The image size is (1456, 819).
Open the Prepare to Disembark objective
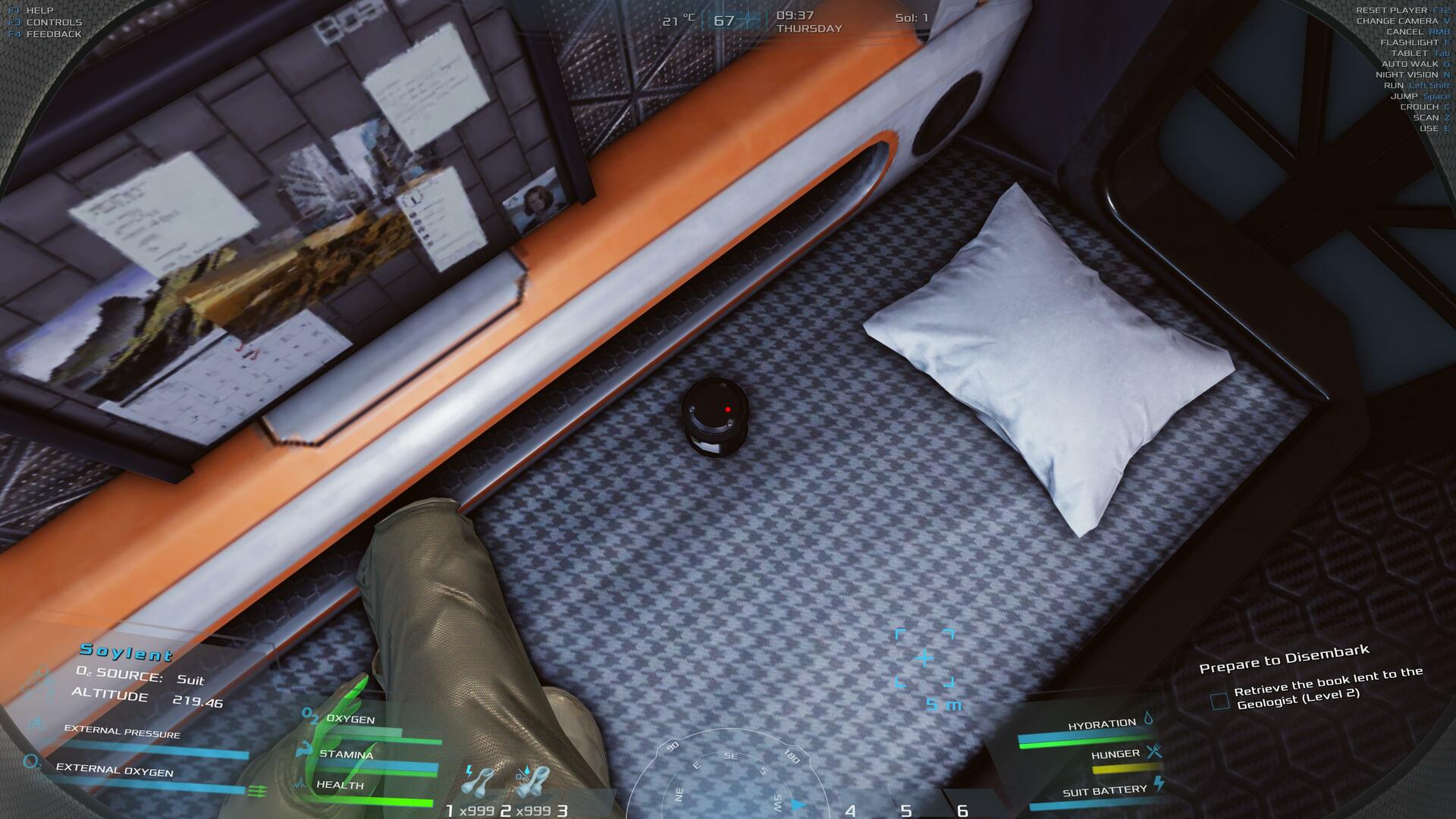coord(1283,658)
